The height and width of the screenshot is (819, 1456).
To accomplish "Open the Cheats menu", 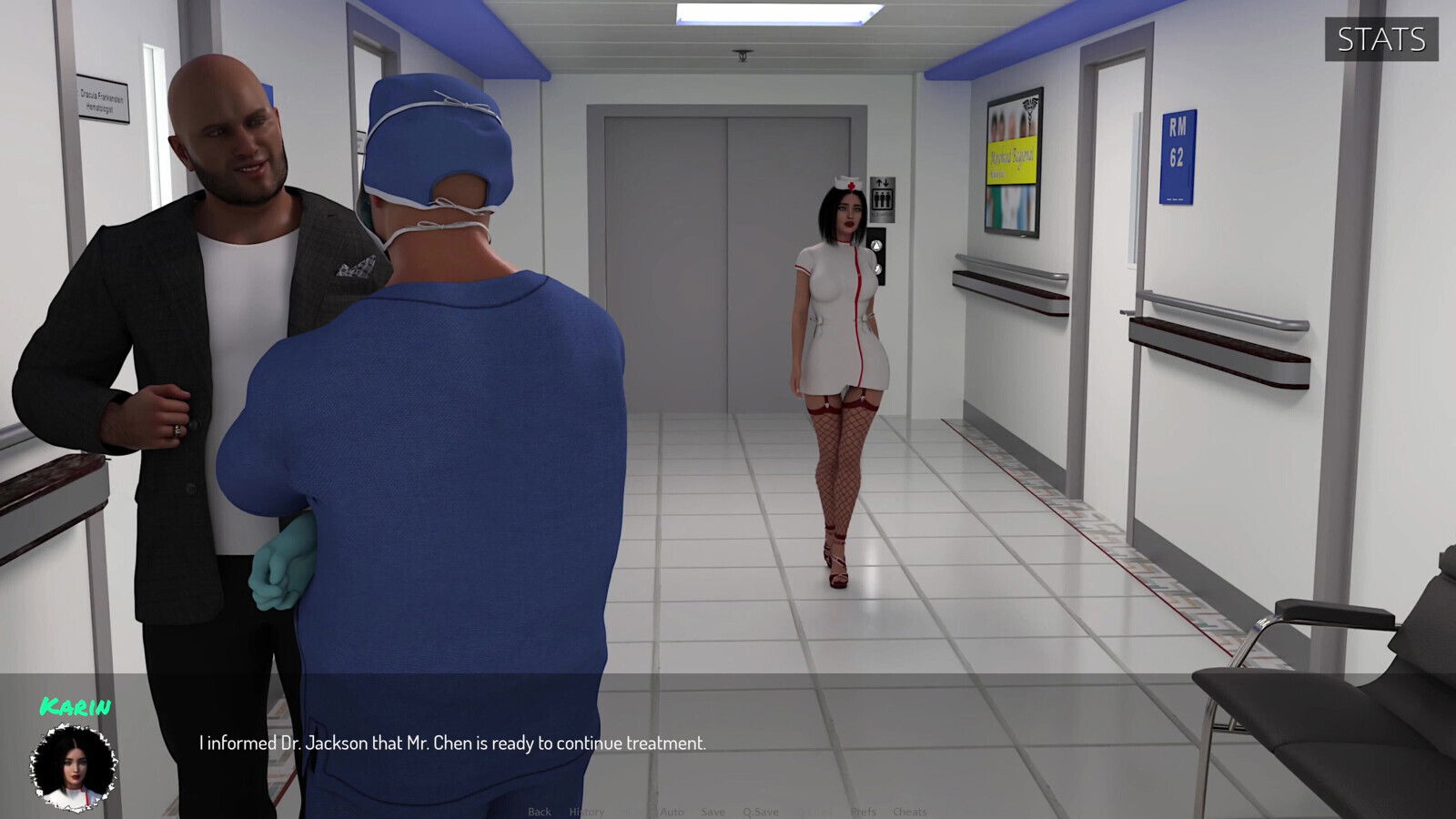I will (908, 811).
